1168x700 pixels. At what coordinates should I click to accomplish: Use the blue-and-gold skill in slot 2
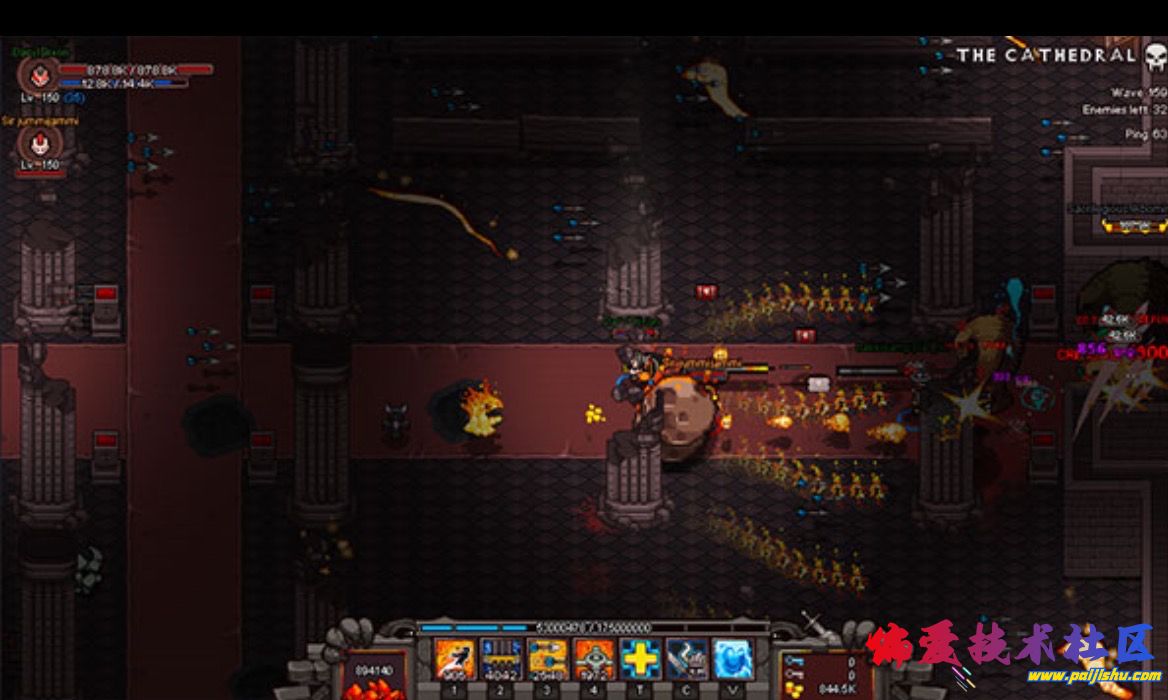(x=500, y=658)
